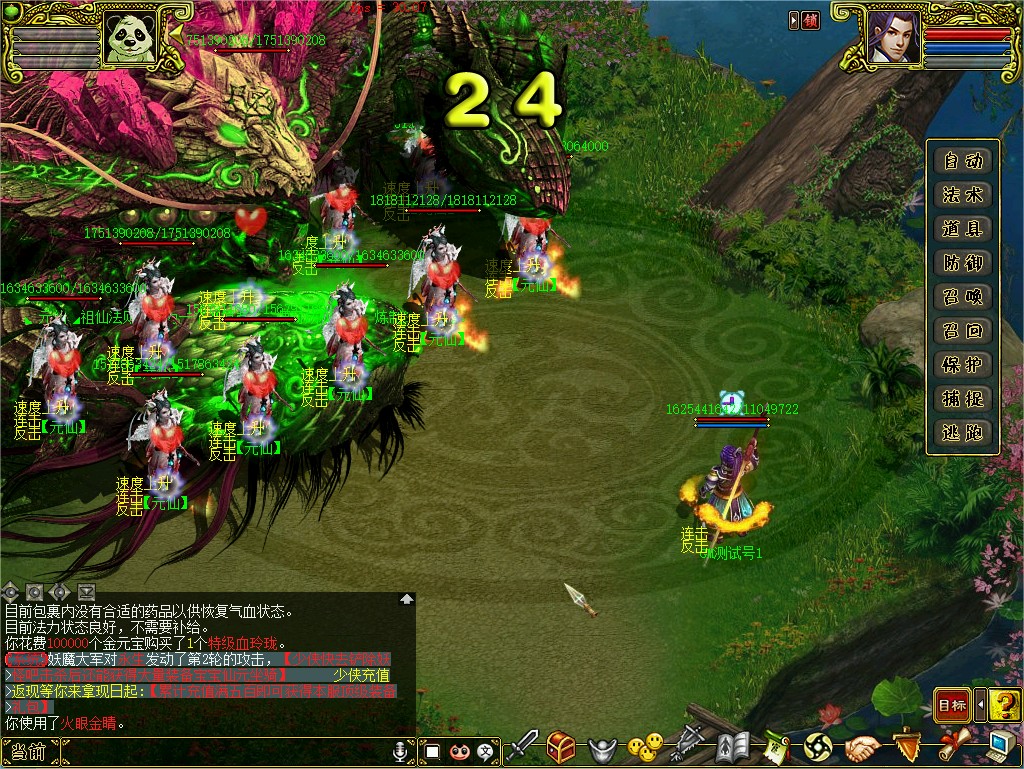Open the player character portrait
Screen dimensions: 1024x769
pyautogui.click(x=893, y=38)
